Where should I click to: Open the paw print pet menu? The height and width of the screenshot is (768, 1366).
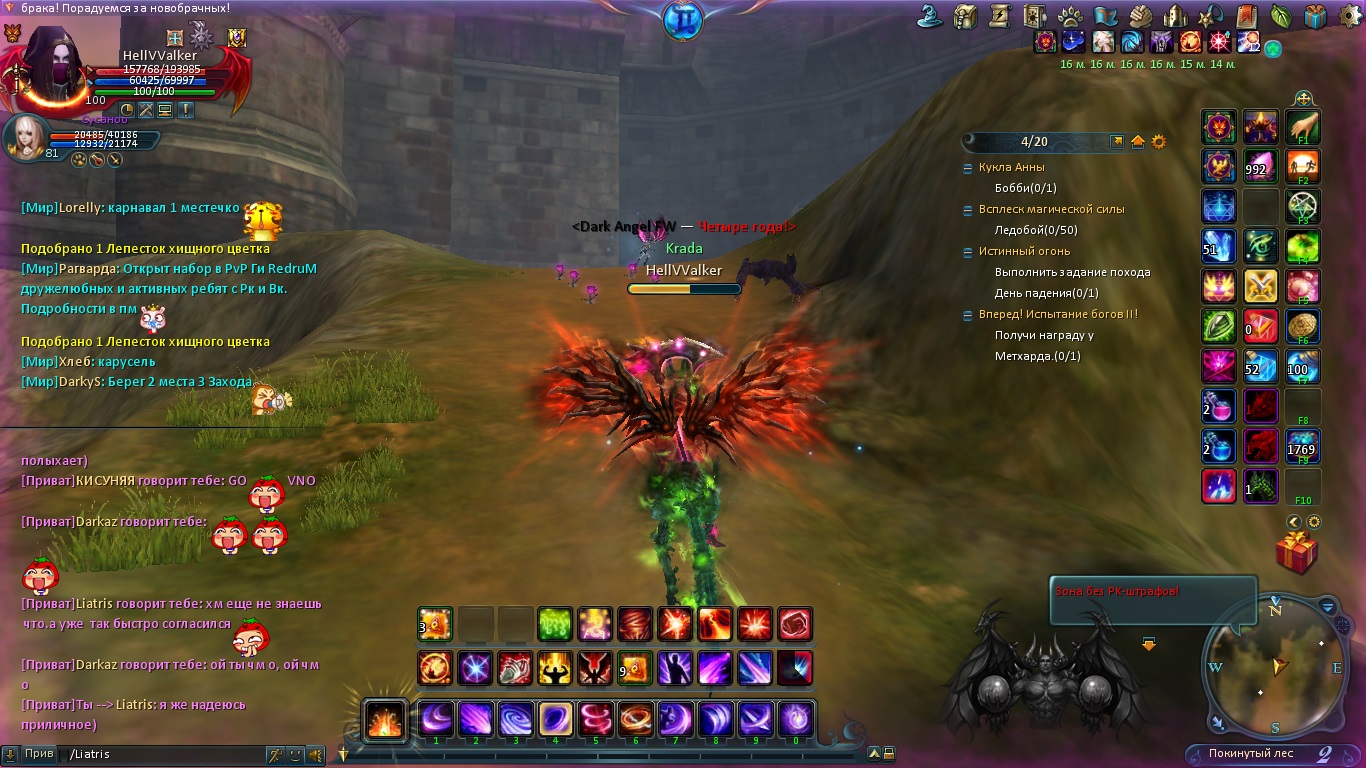(x=1068, y=16)
